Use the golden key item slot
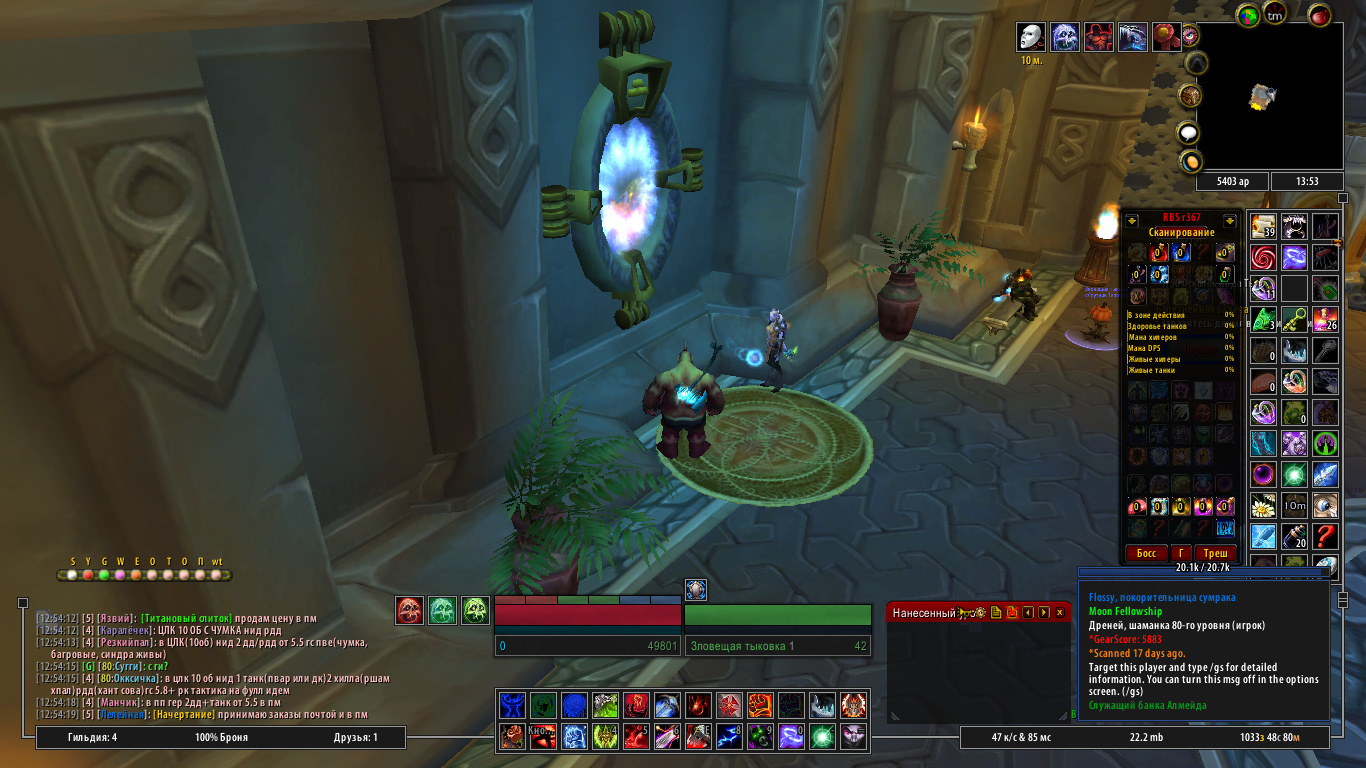1366x768 pixels. 1295,320
